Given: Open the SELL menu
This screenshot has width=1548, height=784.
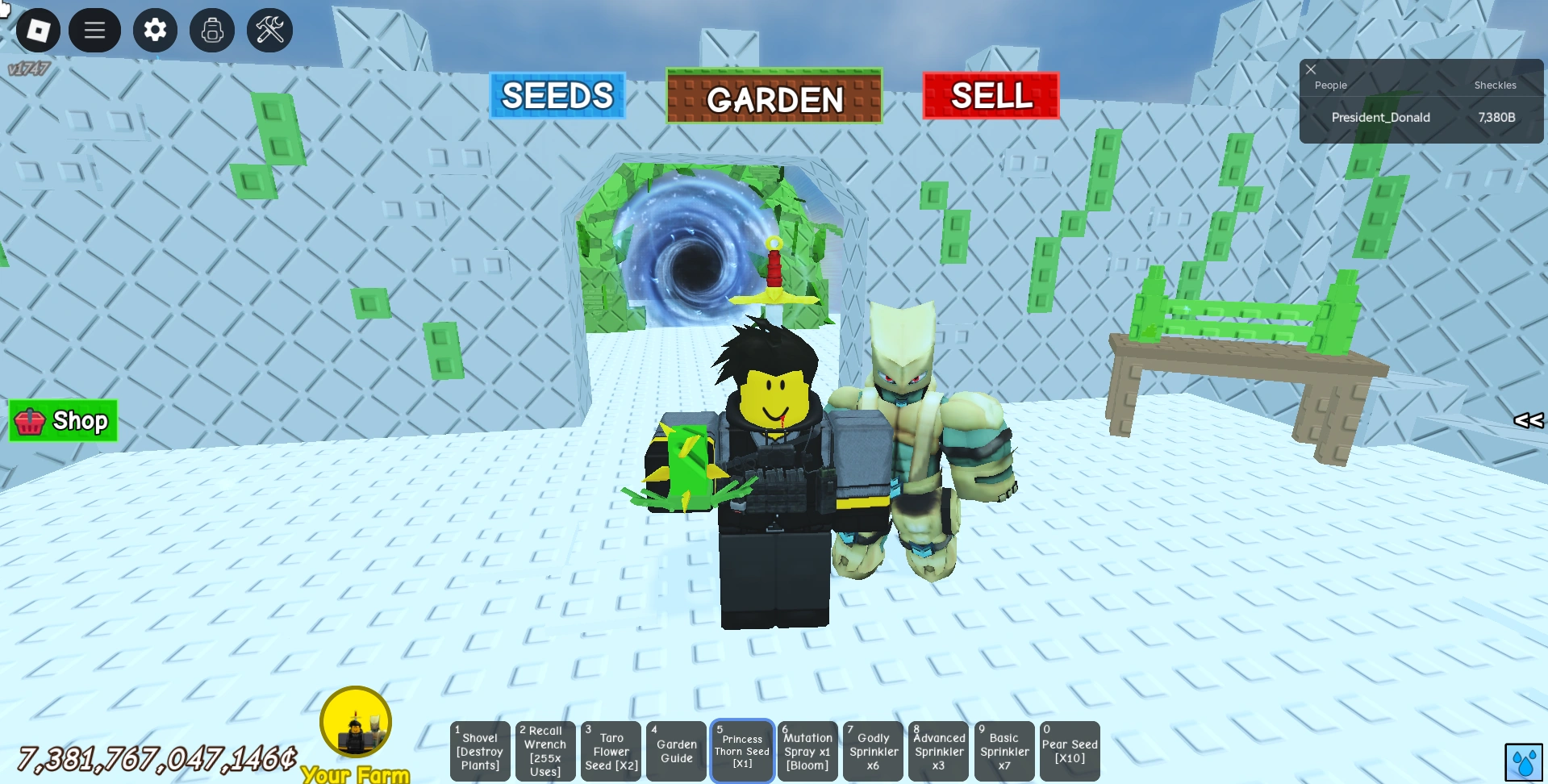Looking at the screenshot, I should coord(991,97).
